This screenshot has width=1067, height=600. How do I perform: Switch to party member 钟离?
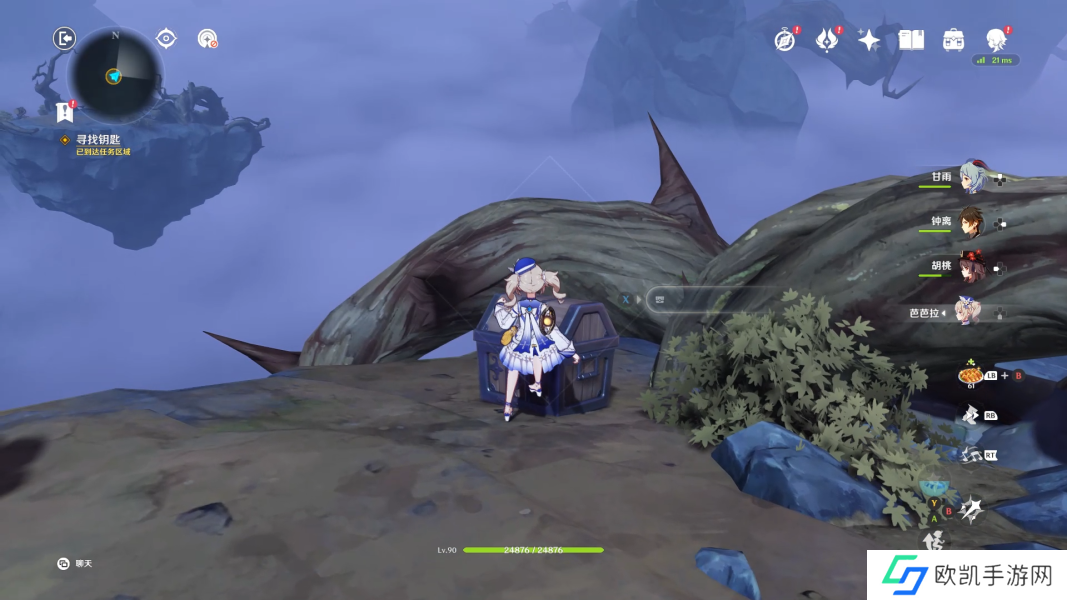972,222
